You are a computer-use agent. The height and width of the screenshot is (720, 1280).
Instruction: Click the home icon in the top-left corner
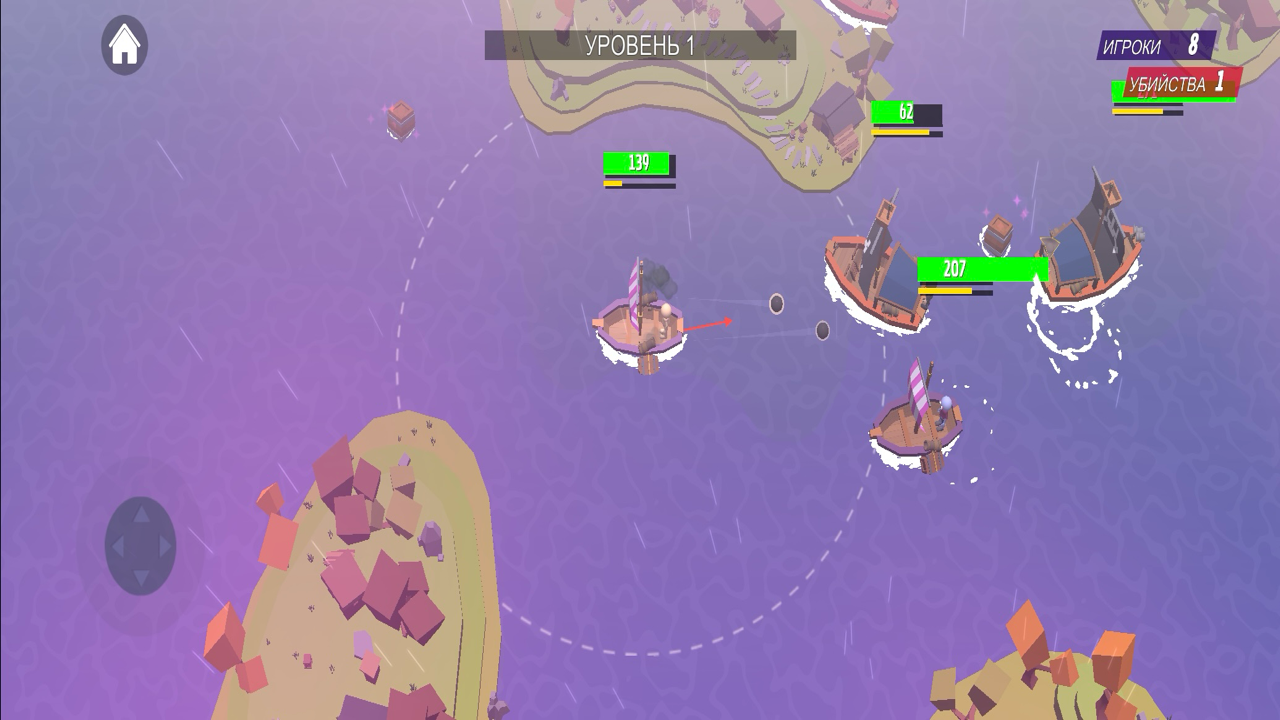point(122,44)
